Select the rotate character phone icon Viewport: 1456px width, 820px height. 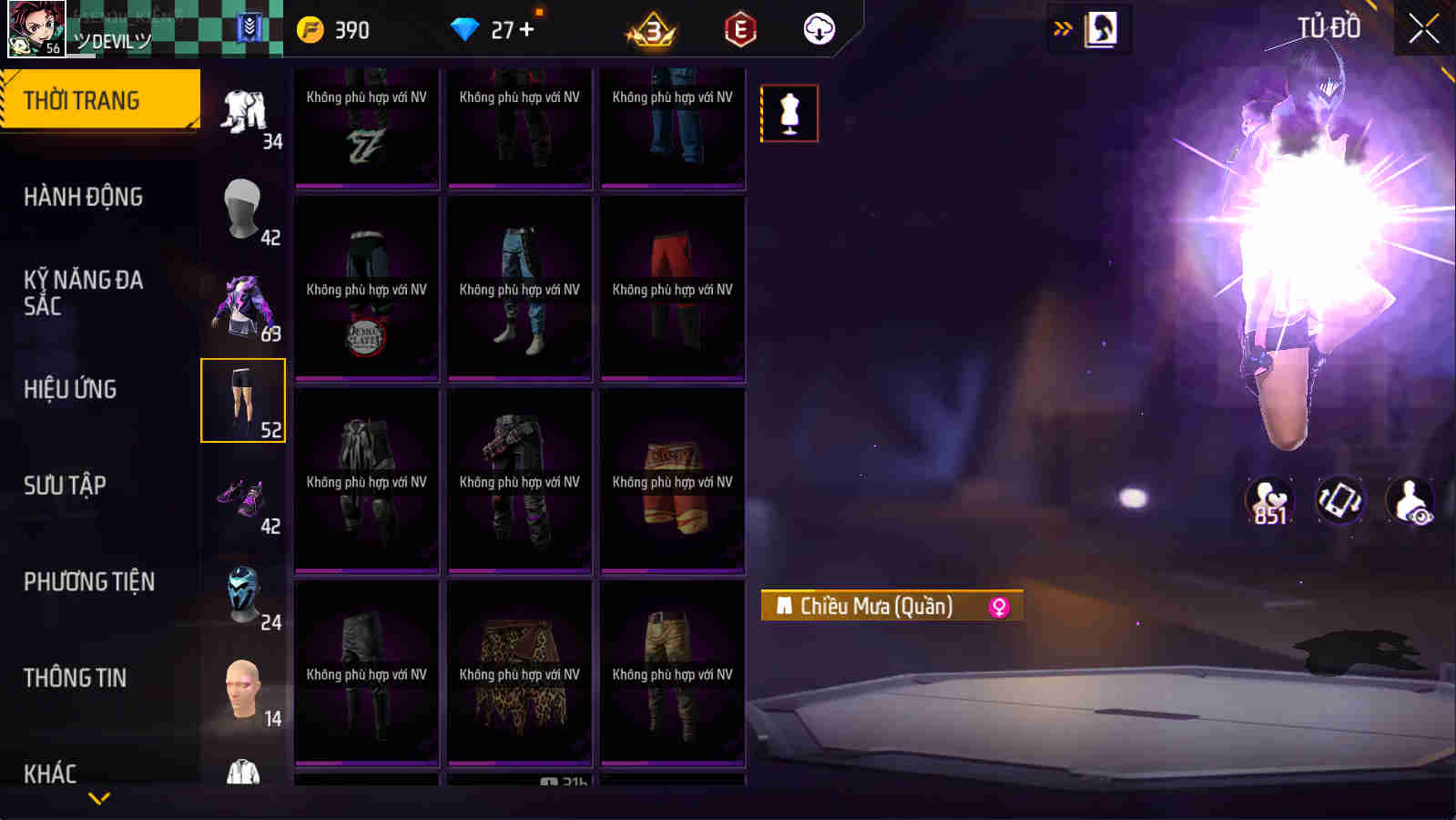click(1338, 500)
